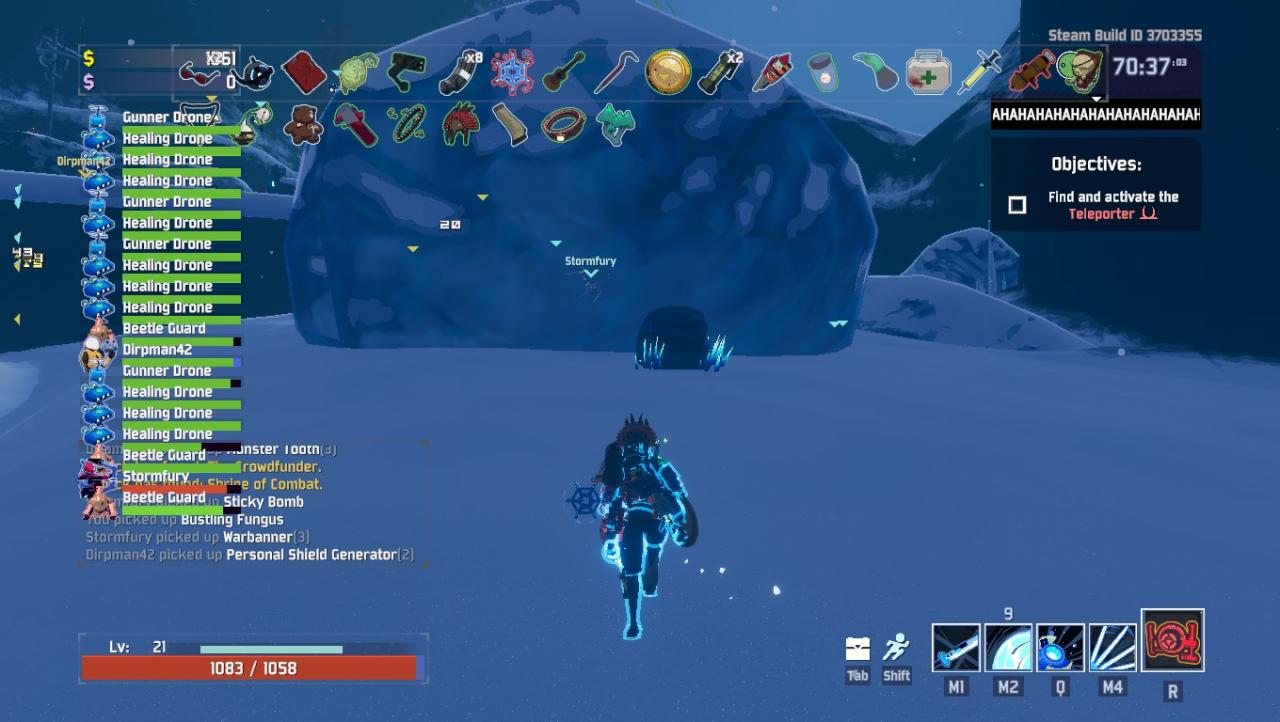Select Dirpman42 in the ally list
The height and width of the screenshot is (722, 1280).
coord(157,350)
